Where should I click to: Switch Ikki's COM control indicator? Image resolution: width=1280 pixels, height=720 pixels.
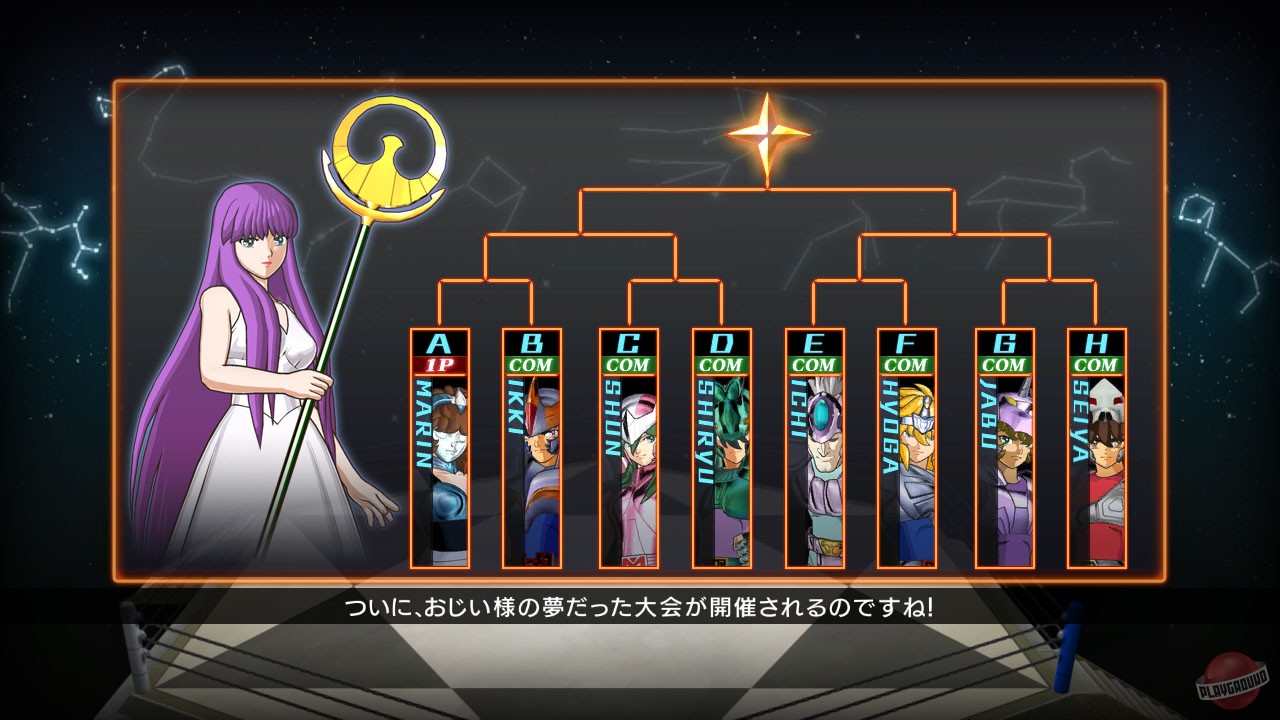tap(533, 366)
